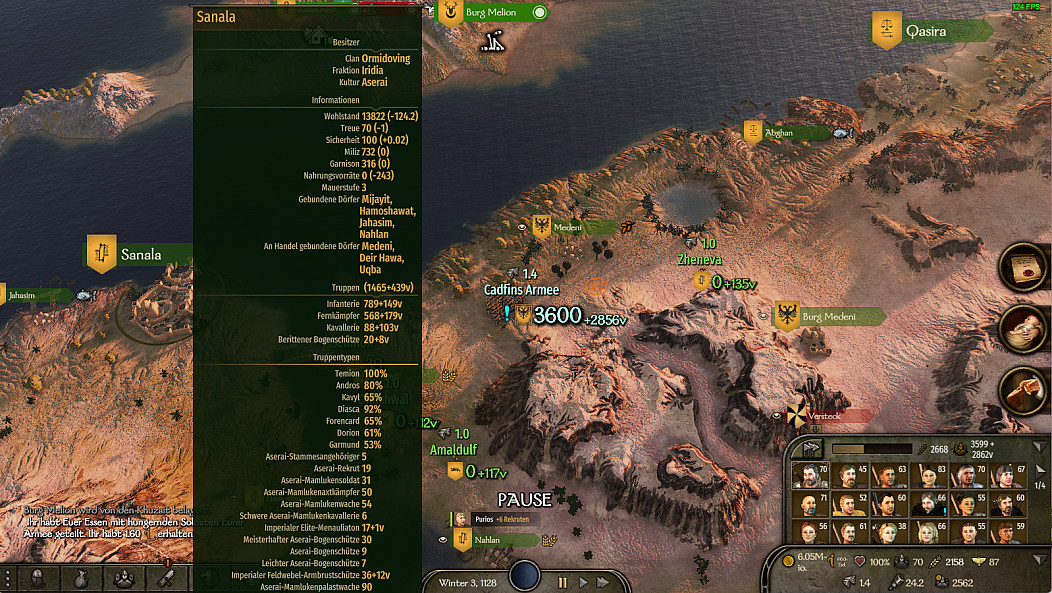Collapse the army panel with top arrow
The height and width of the screenshot is (593, 1052).
pos(1039,448)
